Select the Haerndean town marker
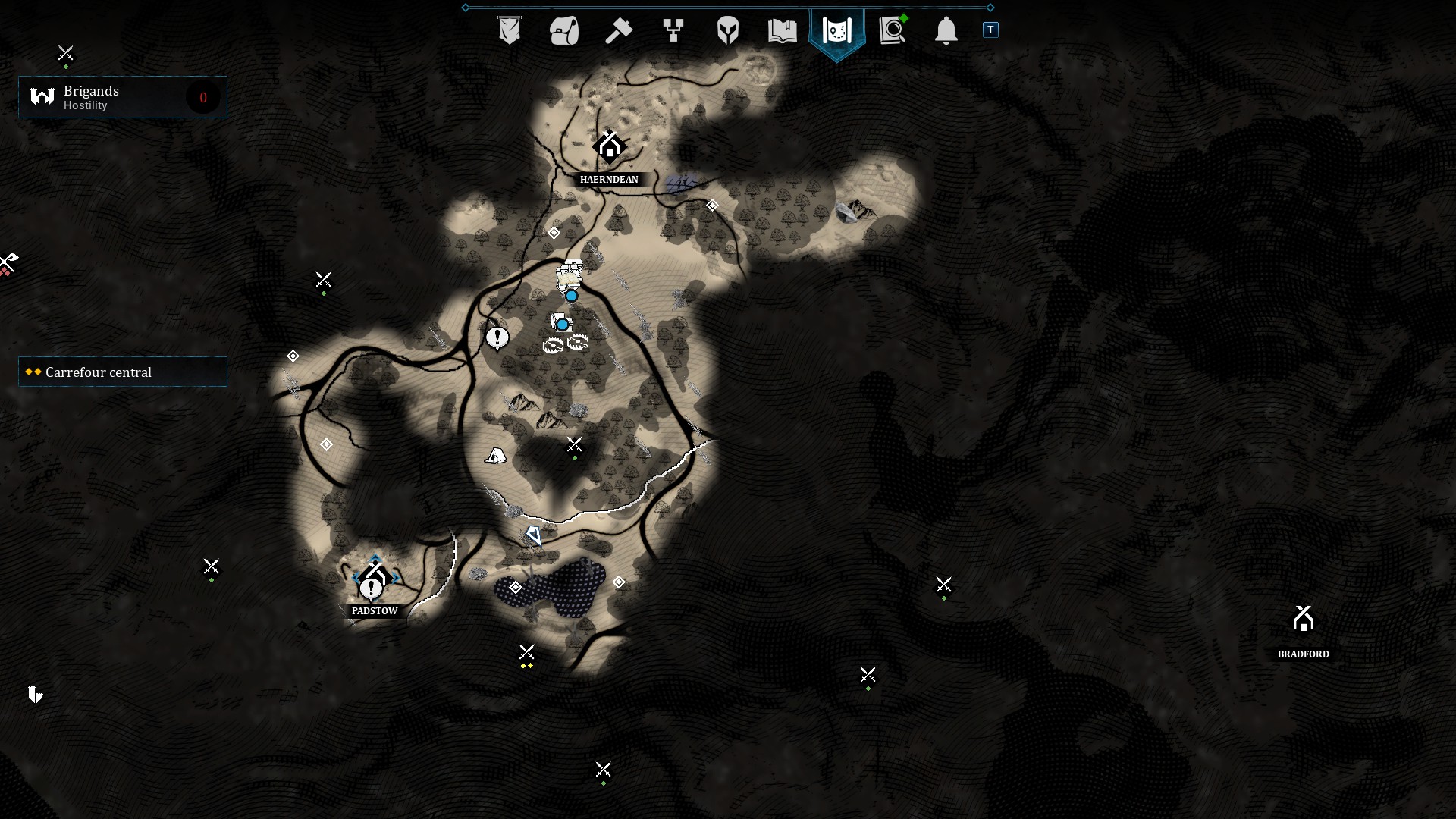The height and width of the screenshot is (819, 1456). tap(610, 146)
